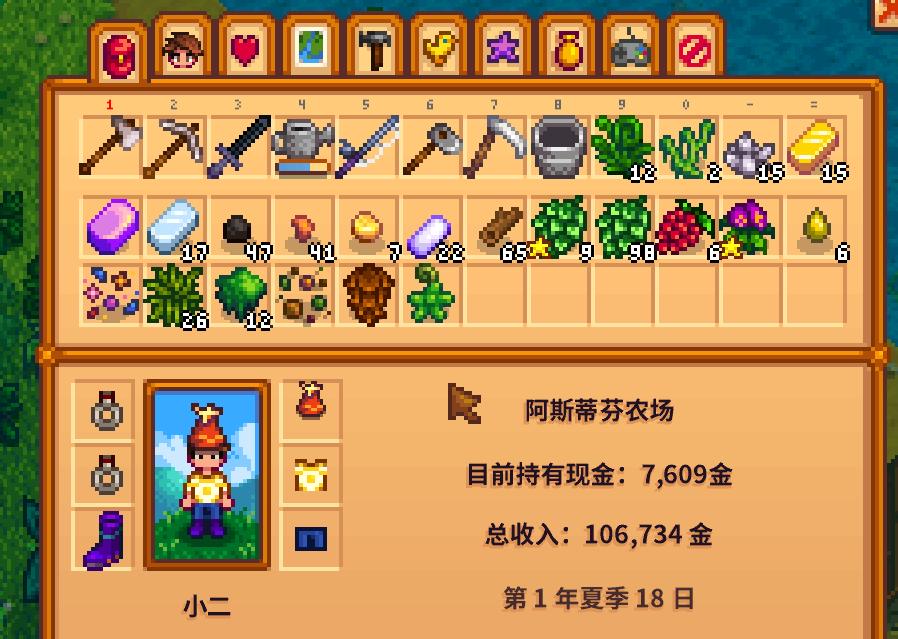Screen dimensions: 898x639
Task: Select the fiddlehead fern slot
Action: tap(430, 294)
